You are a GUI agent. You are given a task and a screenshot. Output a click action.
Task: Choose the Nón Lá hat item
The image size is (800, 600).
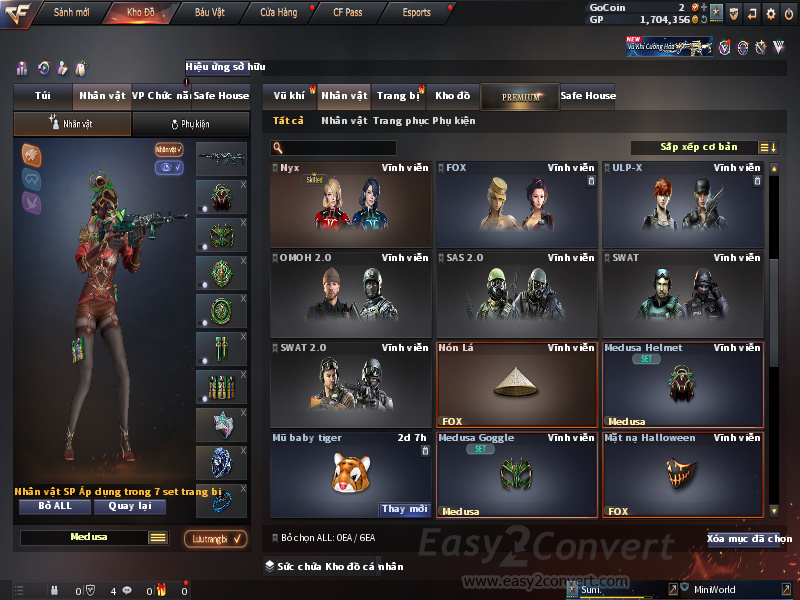click(517, 385)
